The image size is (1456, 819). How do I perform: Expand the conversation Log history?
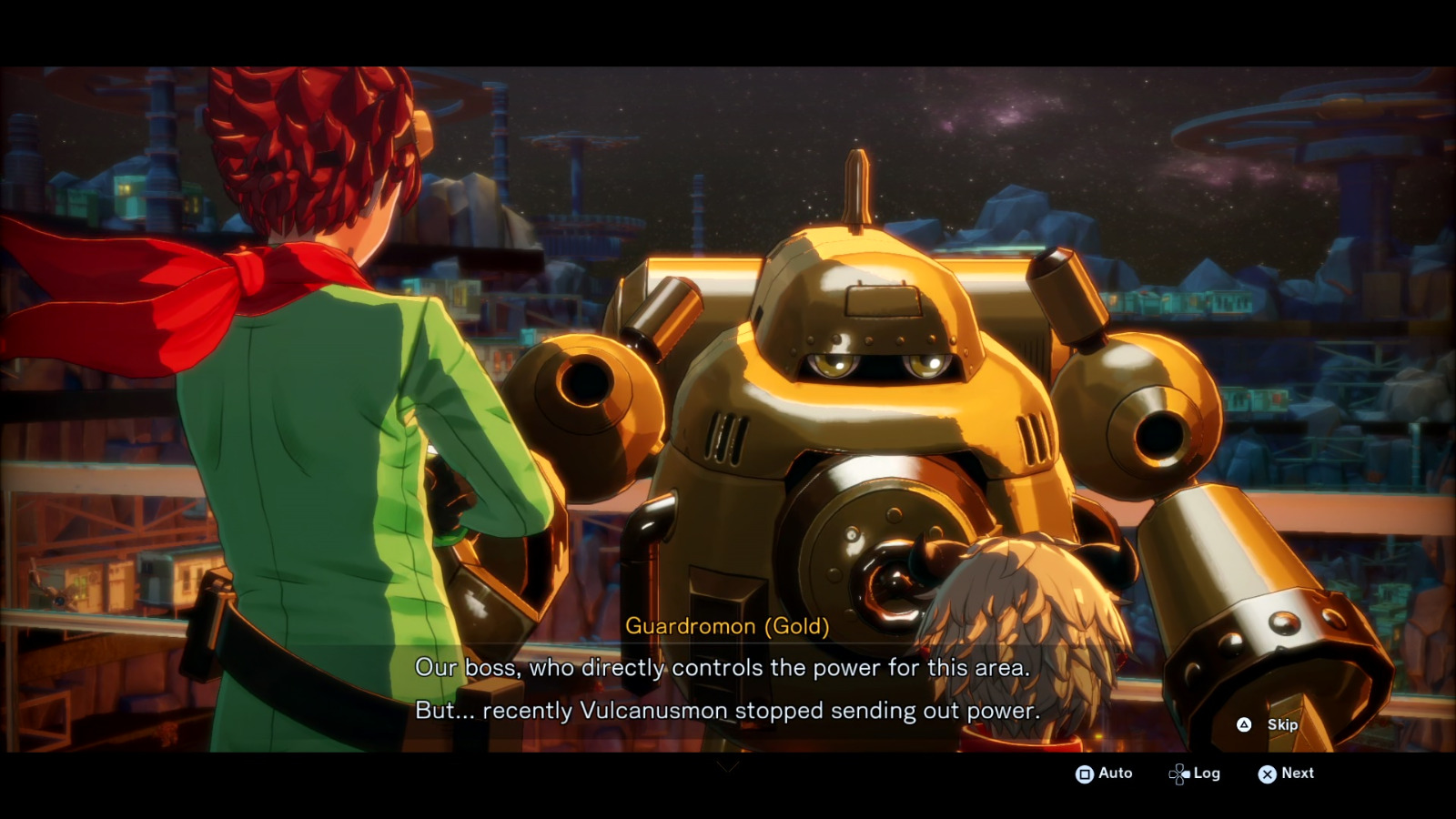pos(1195,773)
